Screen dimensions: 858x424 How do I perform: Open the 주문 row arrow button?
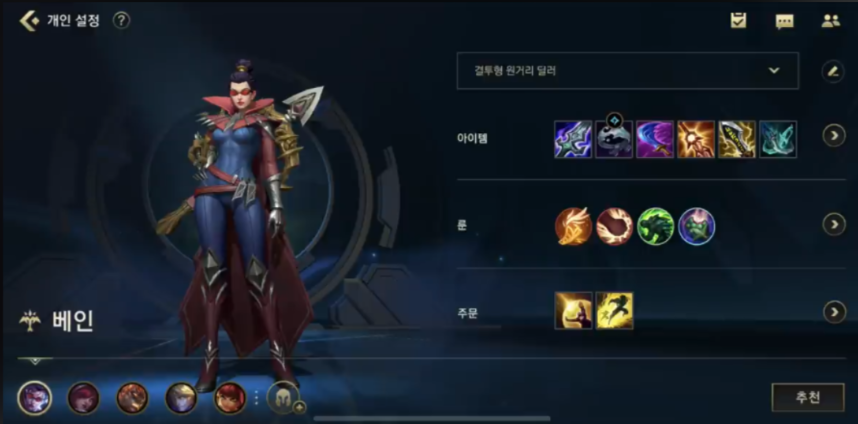click(x=834, y=312)
